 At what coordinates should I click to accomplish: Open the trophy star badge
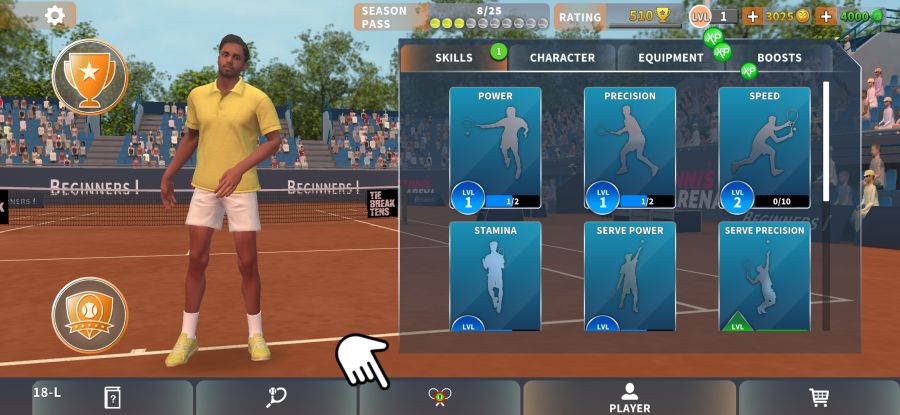(90, 76)
